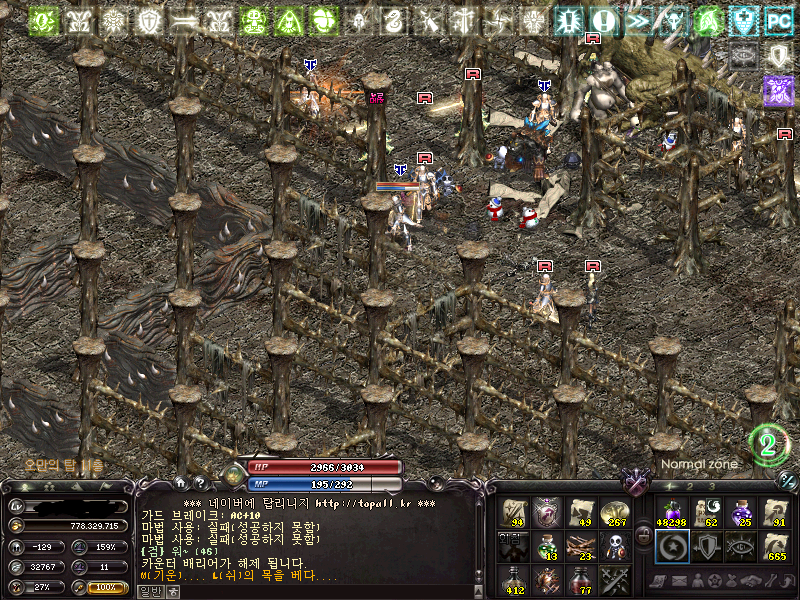Select the purple potion slot with 48298

click(672, 512)
